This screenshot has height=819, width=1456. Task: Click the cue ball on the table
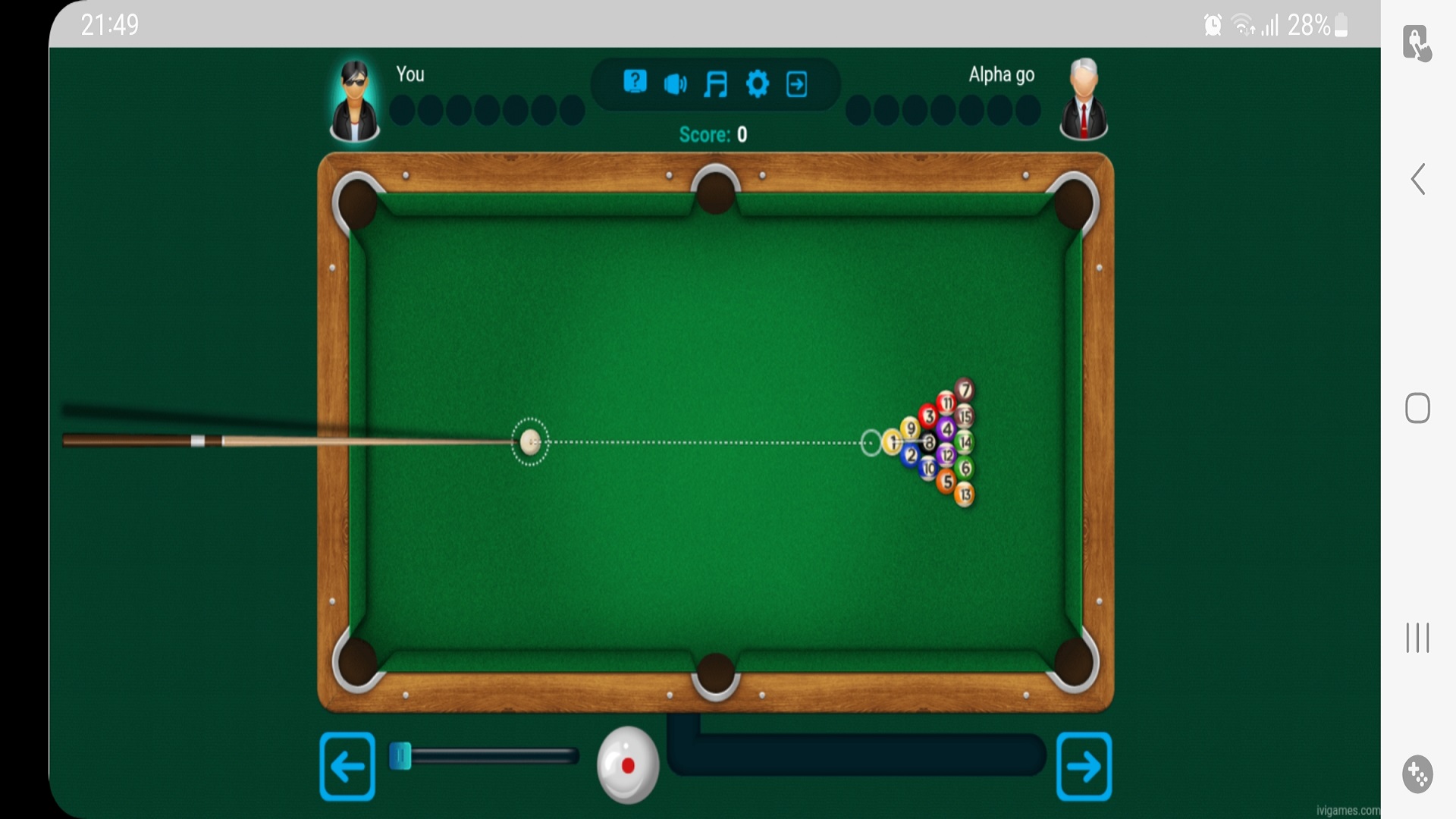(x=531, y=442)
